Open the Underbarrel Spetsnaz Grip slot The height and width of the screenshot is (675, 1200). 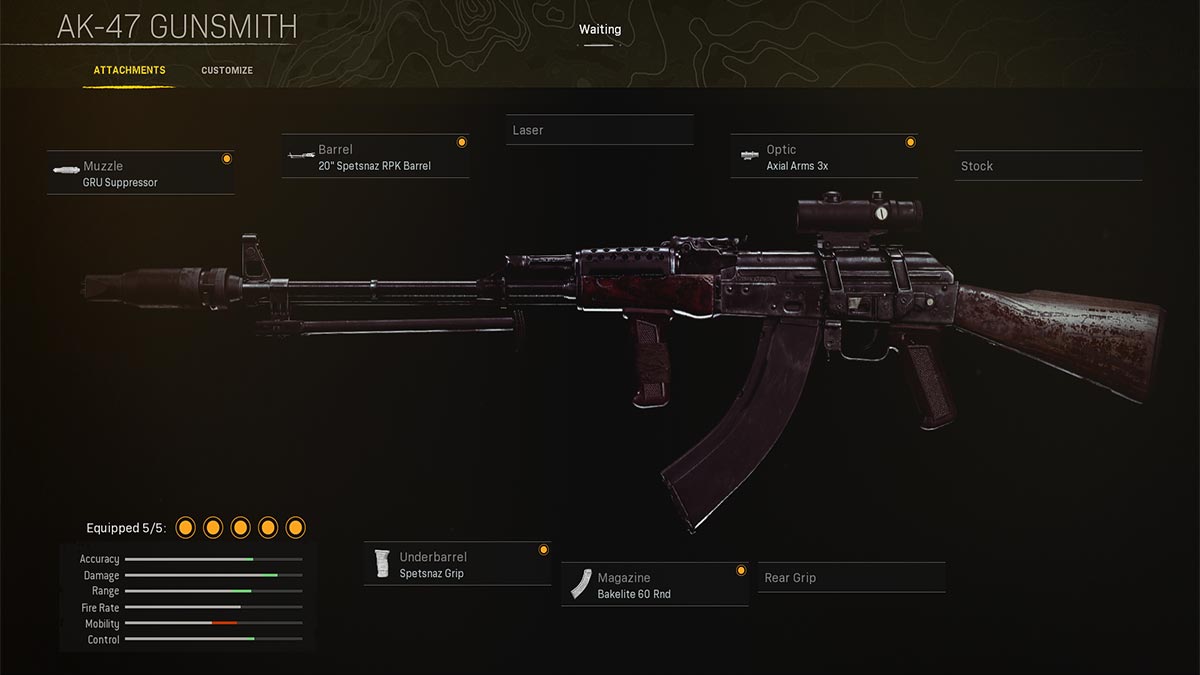click(x=458, y=565)
